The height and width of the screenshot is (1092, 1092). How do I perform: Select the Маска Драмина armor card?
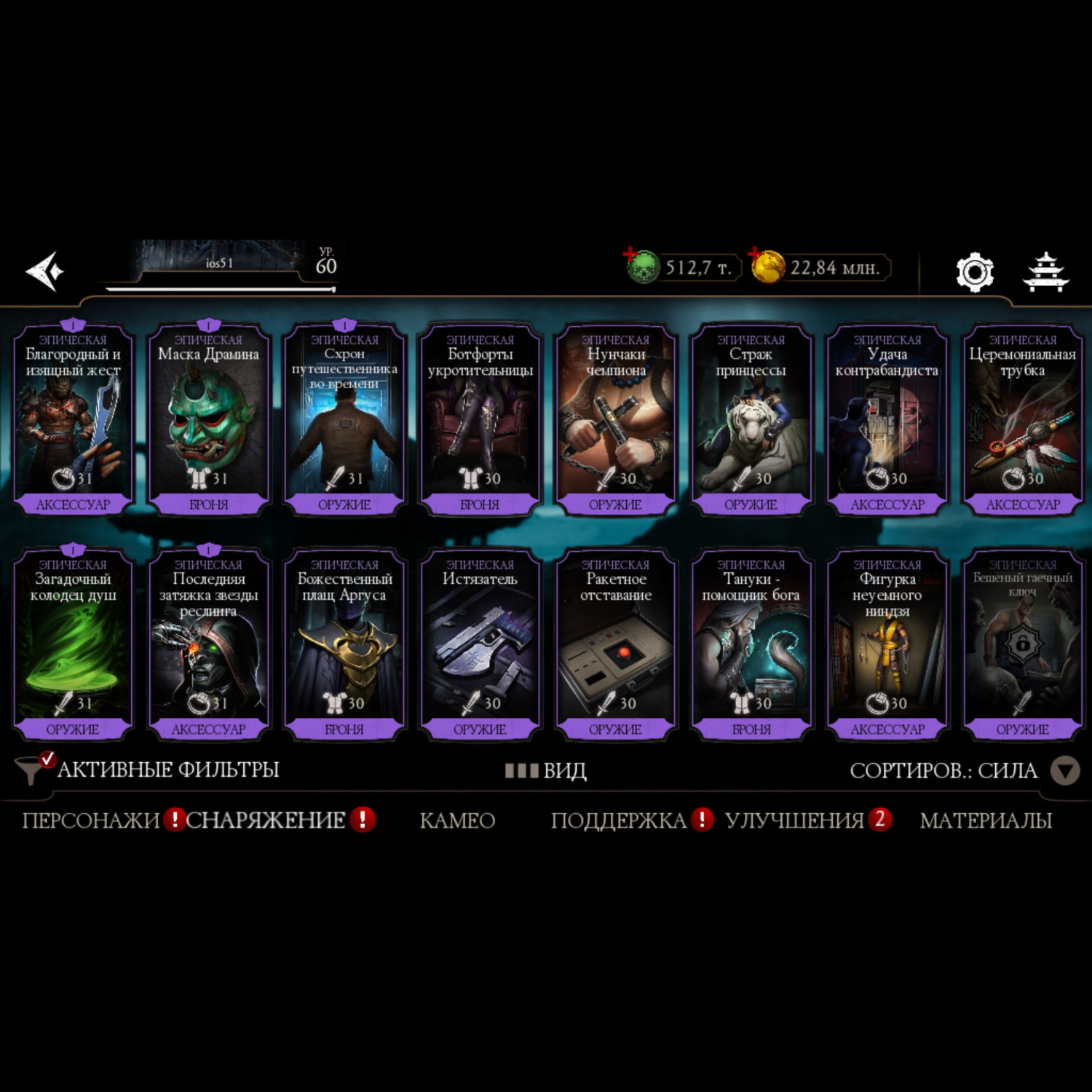pyautogui.click(x=208, y=419)
